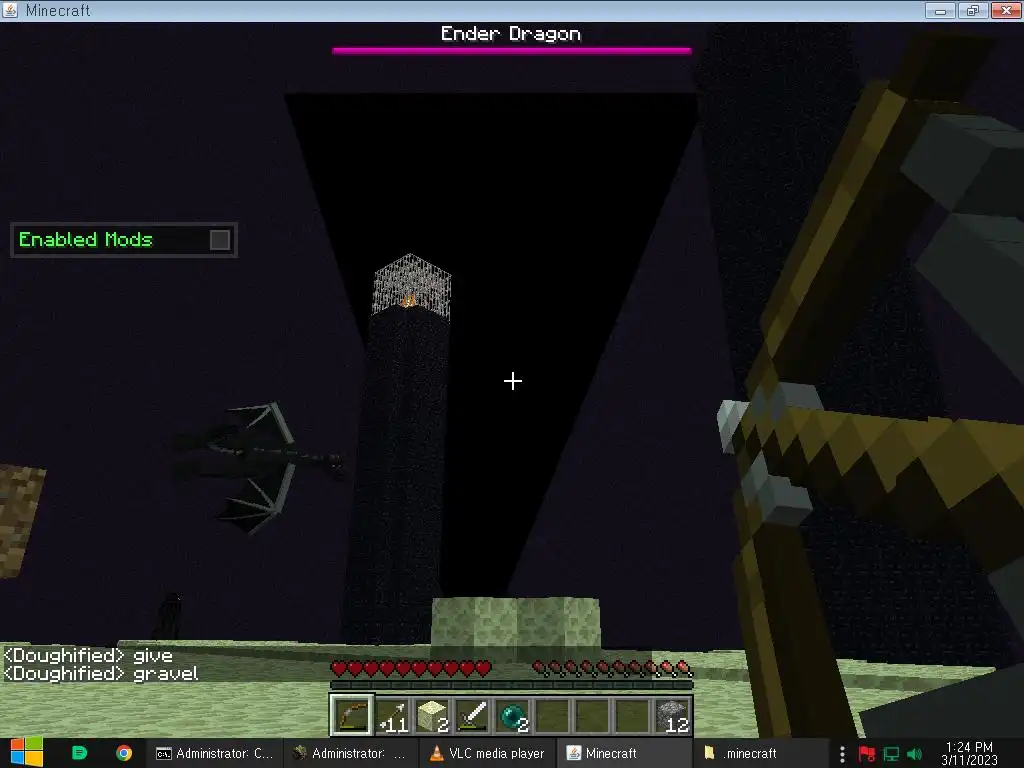Toggle the Enabled Mods checkbox
This screenshot has height=768, width=1024.
pyautogui.click(x=220, y=240)
